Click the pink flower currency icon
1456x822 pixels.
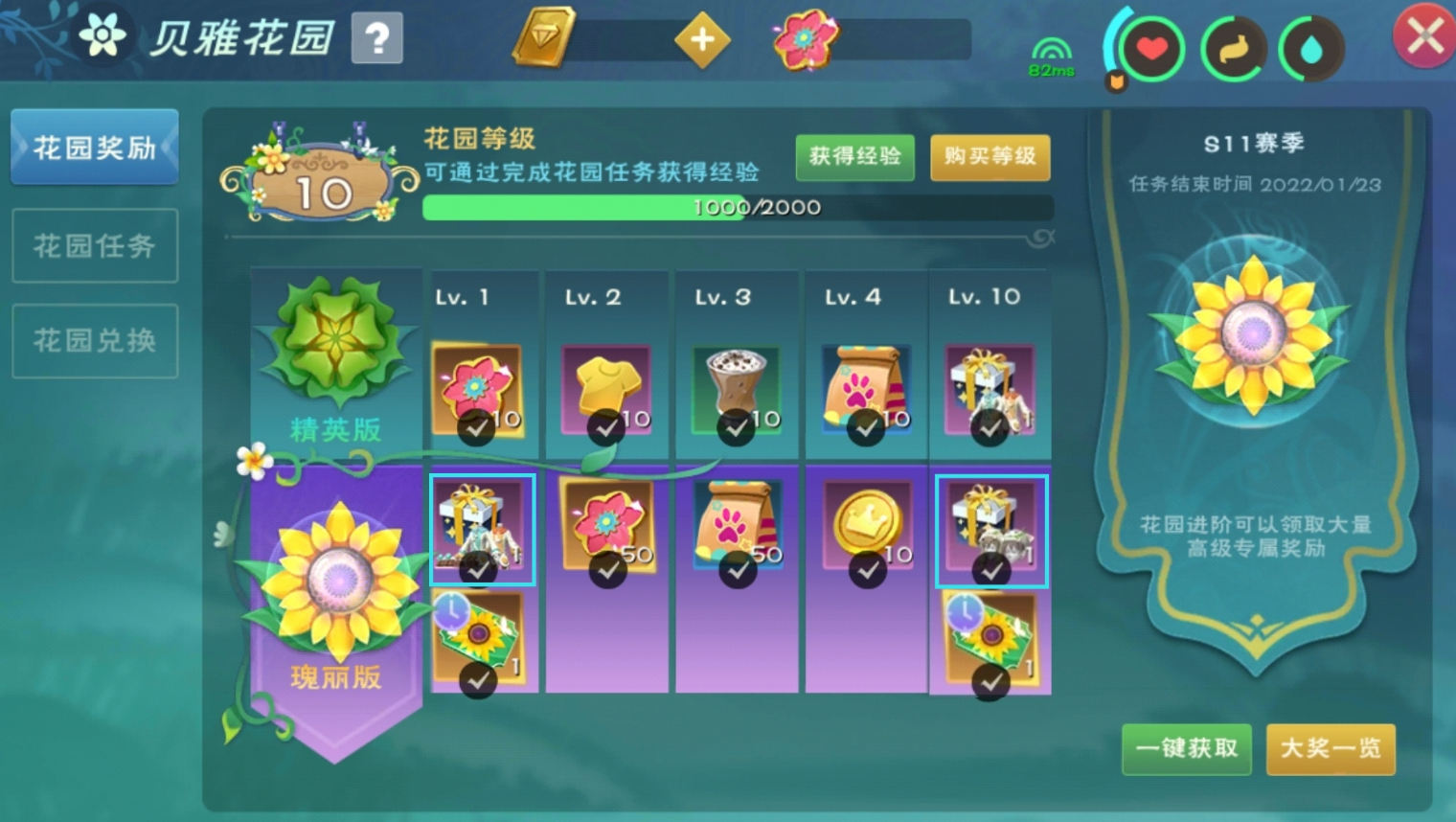click(806, 40)
